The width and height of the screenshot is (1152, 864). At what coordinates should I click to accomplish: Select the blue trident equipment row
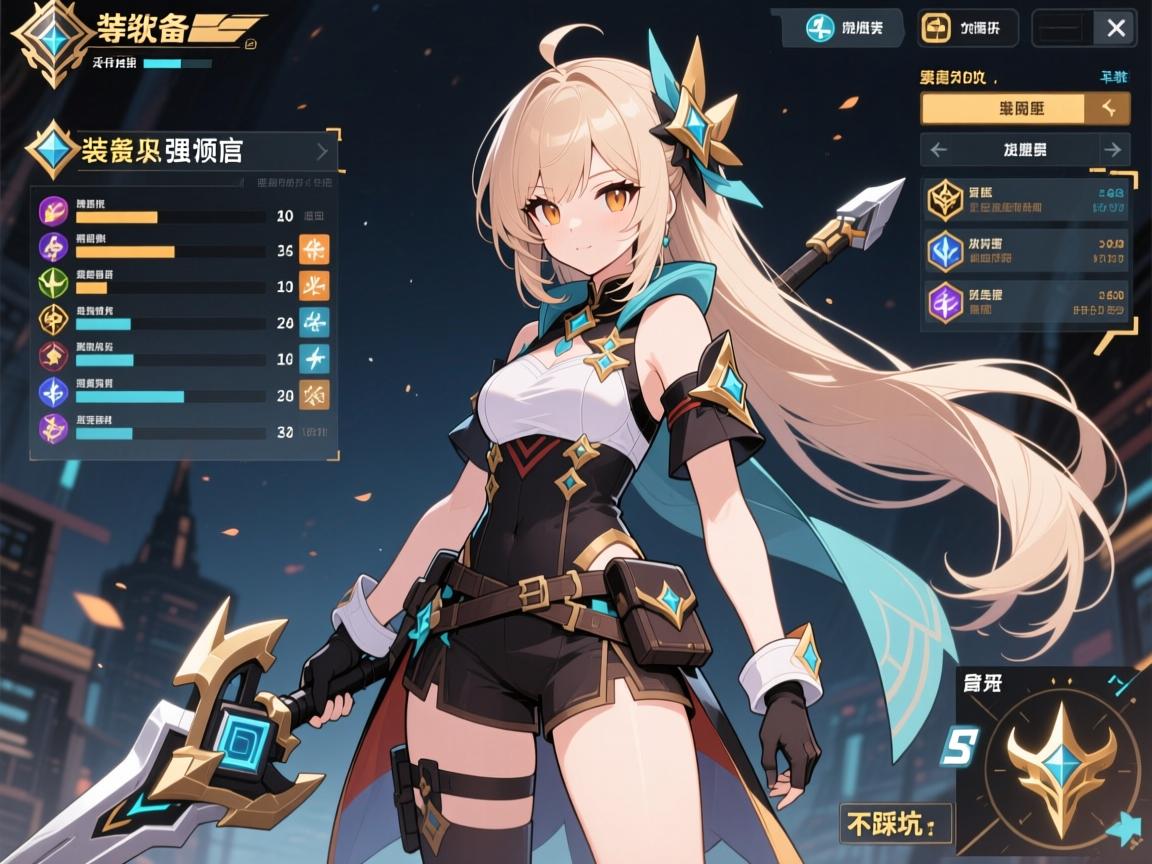pyautogui.click(x=1025, y=251)
